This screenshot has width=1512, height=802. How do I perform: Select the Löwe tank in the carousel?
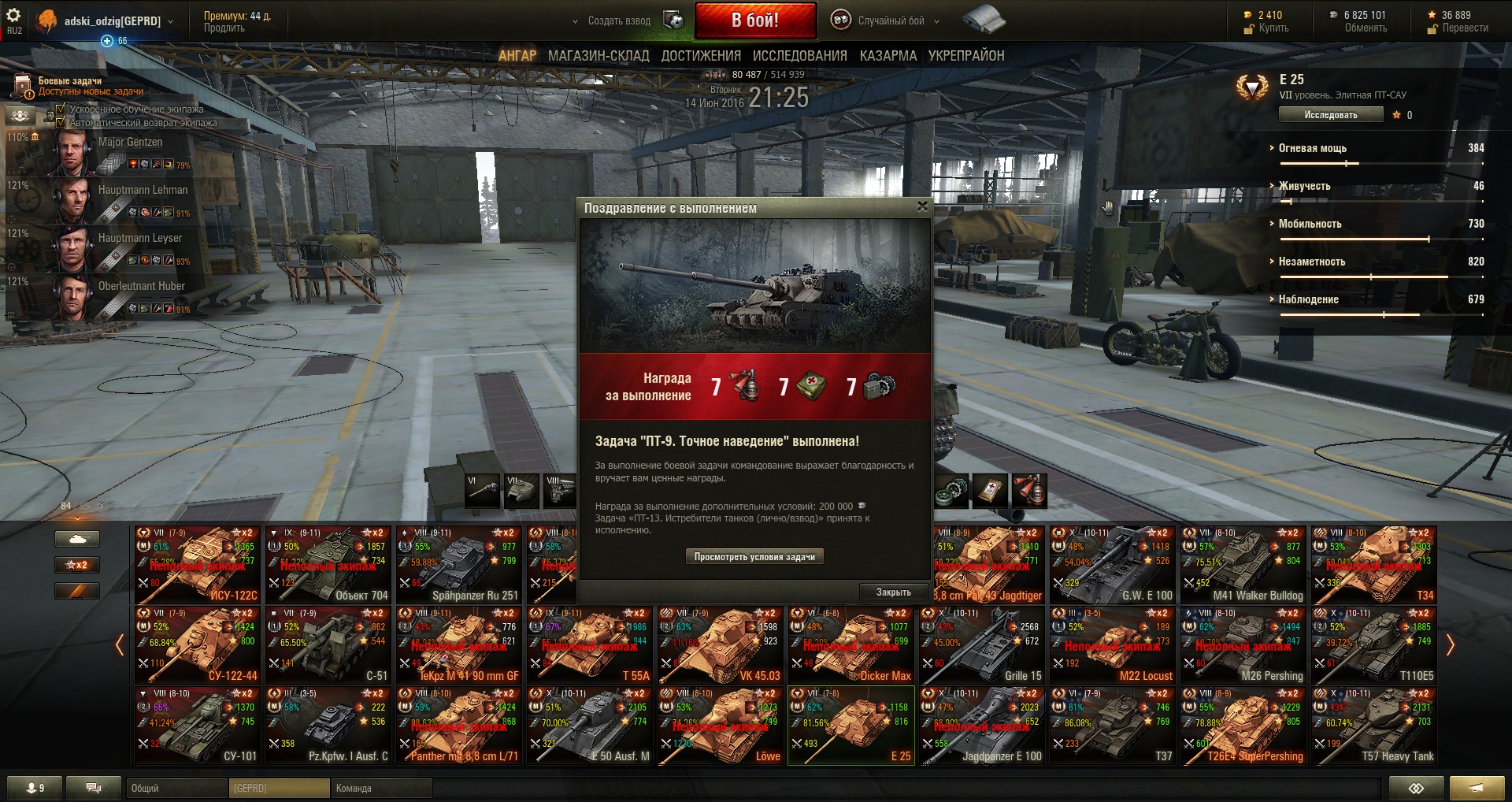(721, 726)
